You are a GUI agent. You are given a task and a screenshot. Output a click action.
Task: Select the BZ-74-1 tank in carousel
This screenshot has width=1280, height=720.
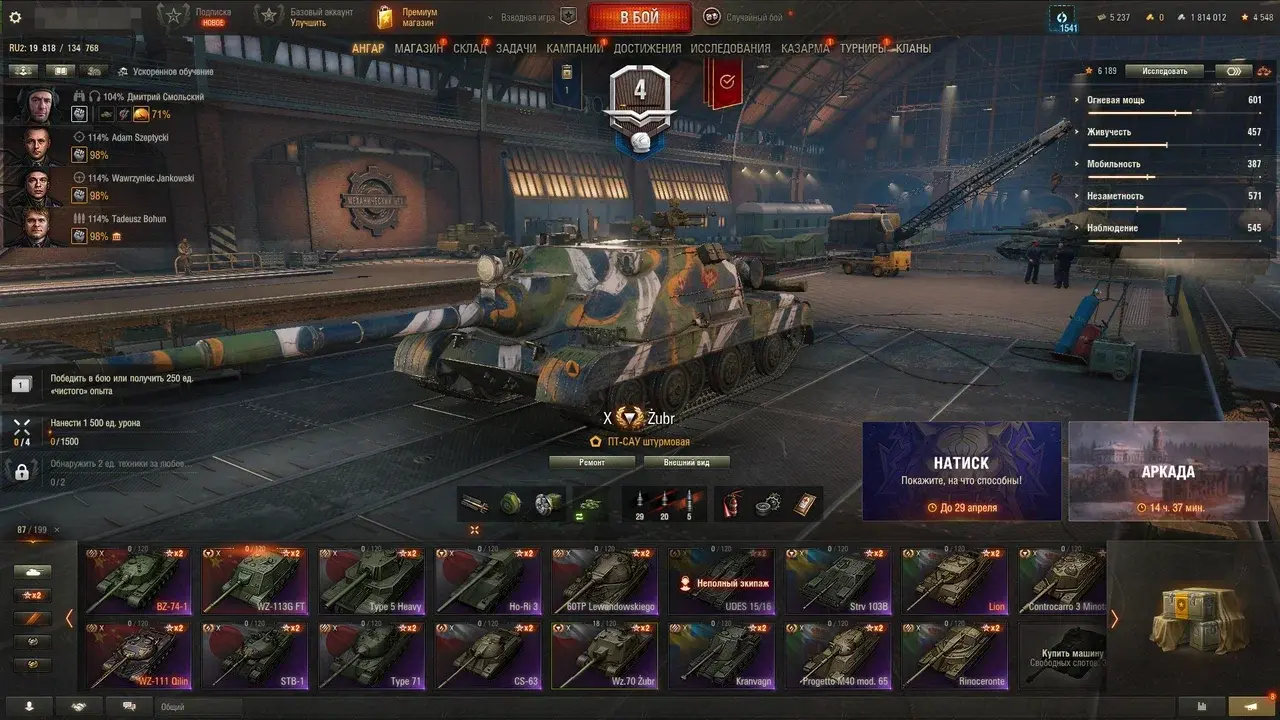coord(136,580)
